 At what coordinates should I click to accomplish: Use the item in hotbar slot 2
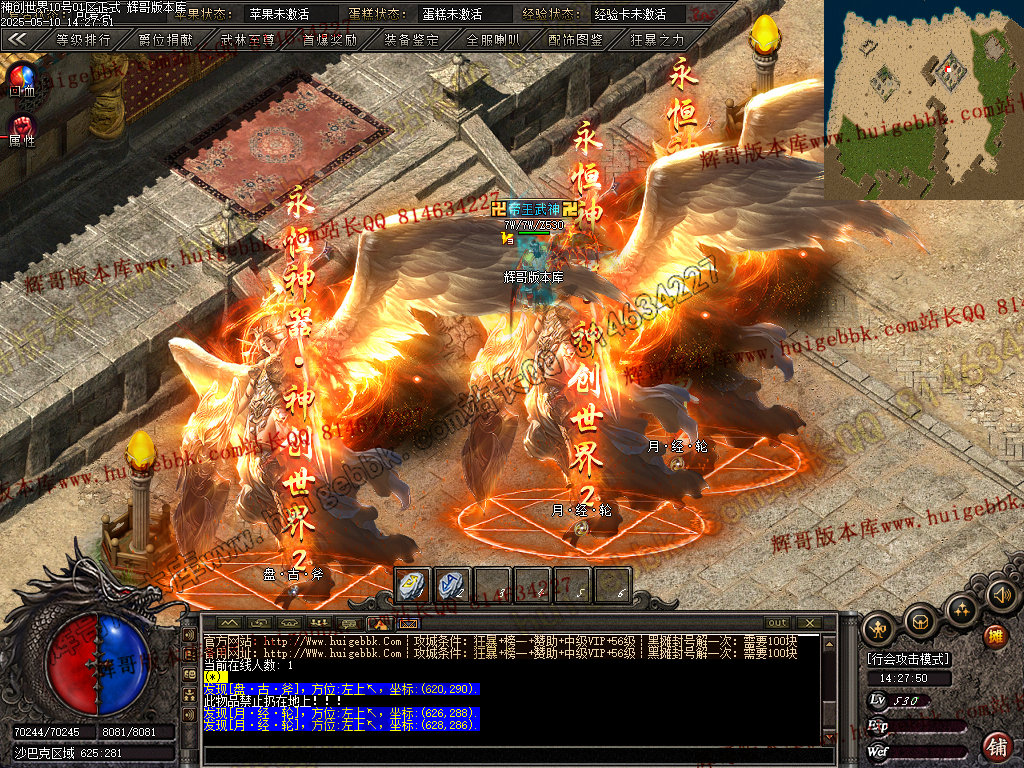[453, 586]
